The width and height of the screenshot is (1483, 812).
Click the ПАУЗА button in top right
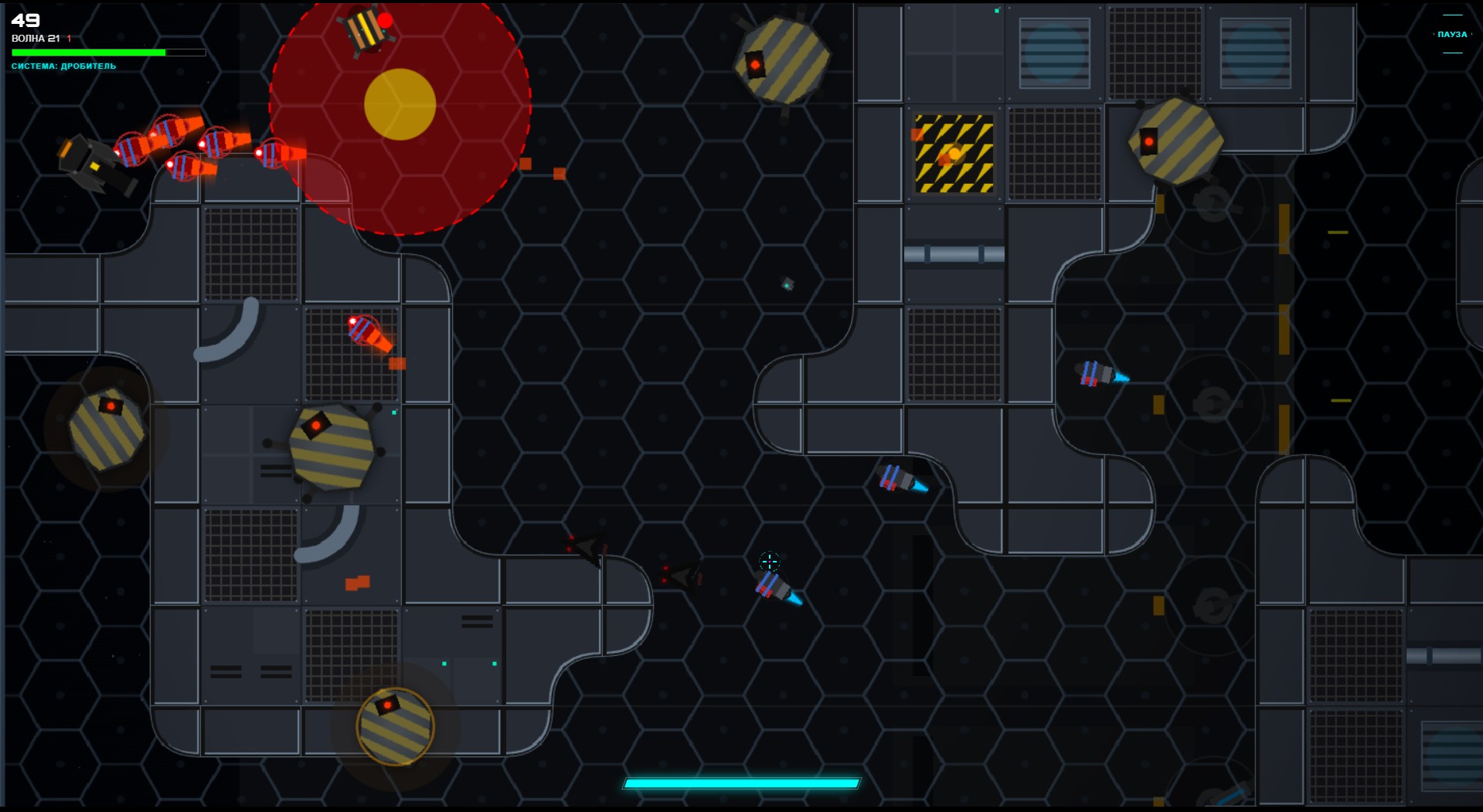1451,34
